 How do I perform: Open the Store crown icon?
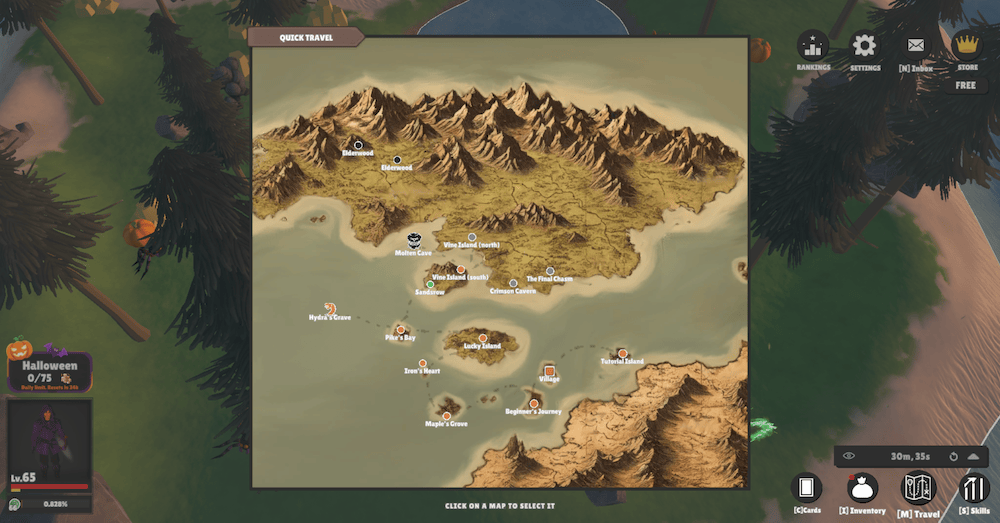point(966,46)
